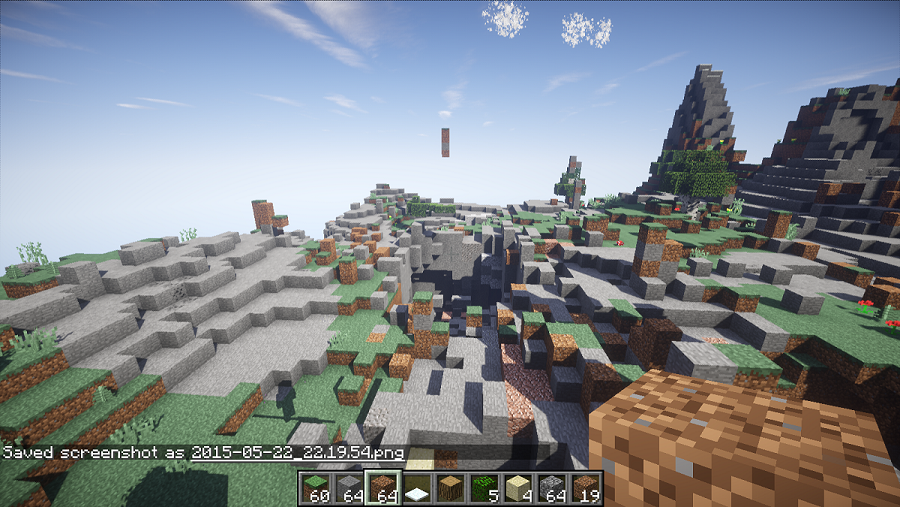The width and height of the screenshot is (900, 507).
Task: Choose the highlighted dirt stack of 64
Action: [x=383, y=488]
